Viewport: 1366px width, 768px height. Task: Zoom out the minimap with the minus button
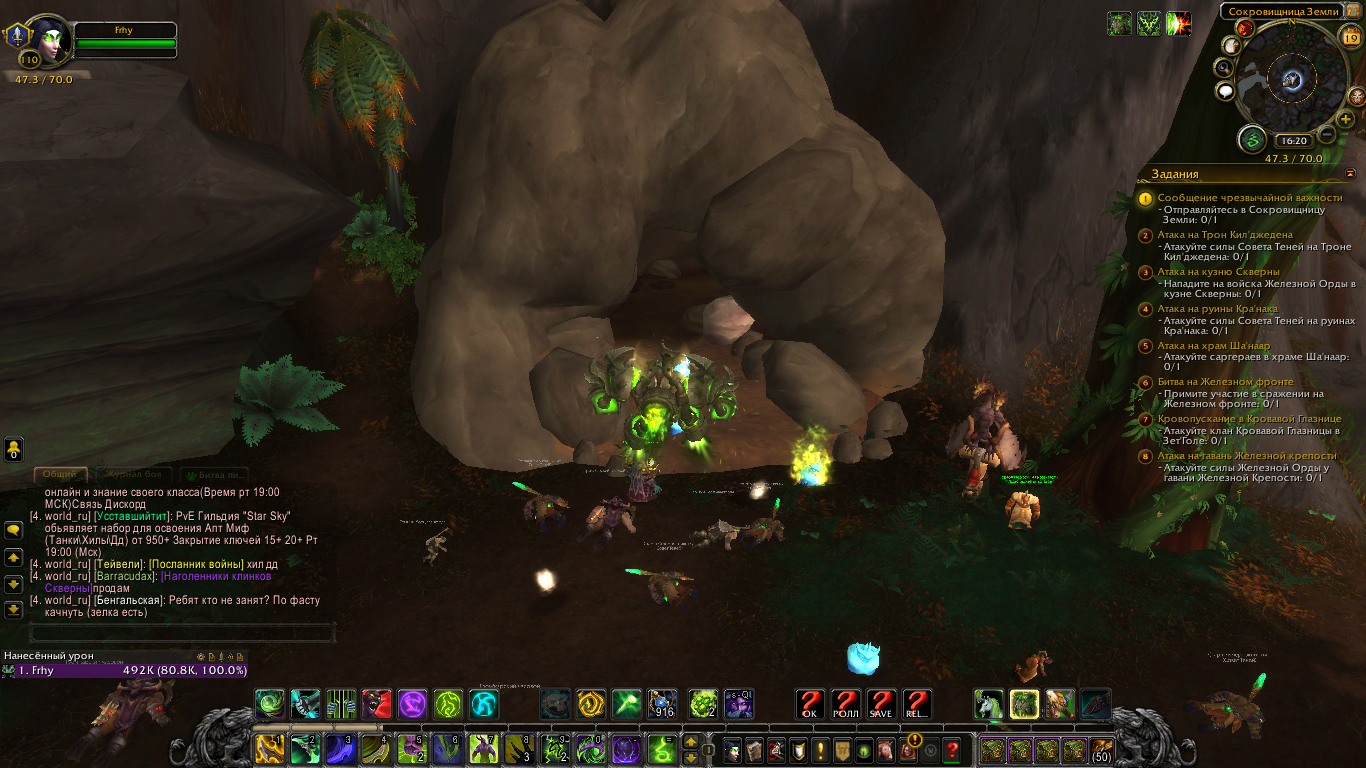coord(1327,134)
